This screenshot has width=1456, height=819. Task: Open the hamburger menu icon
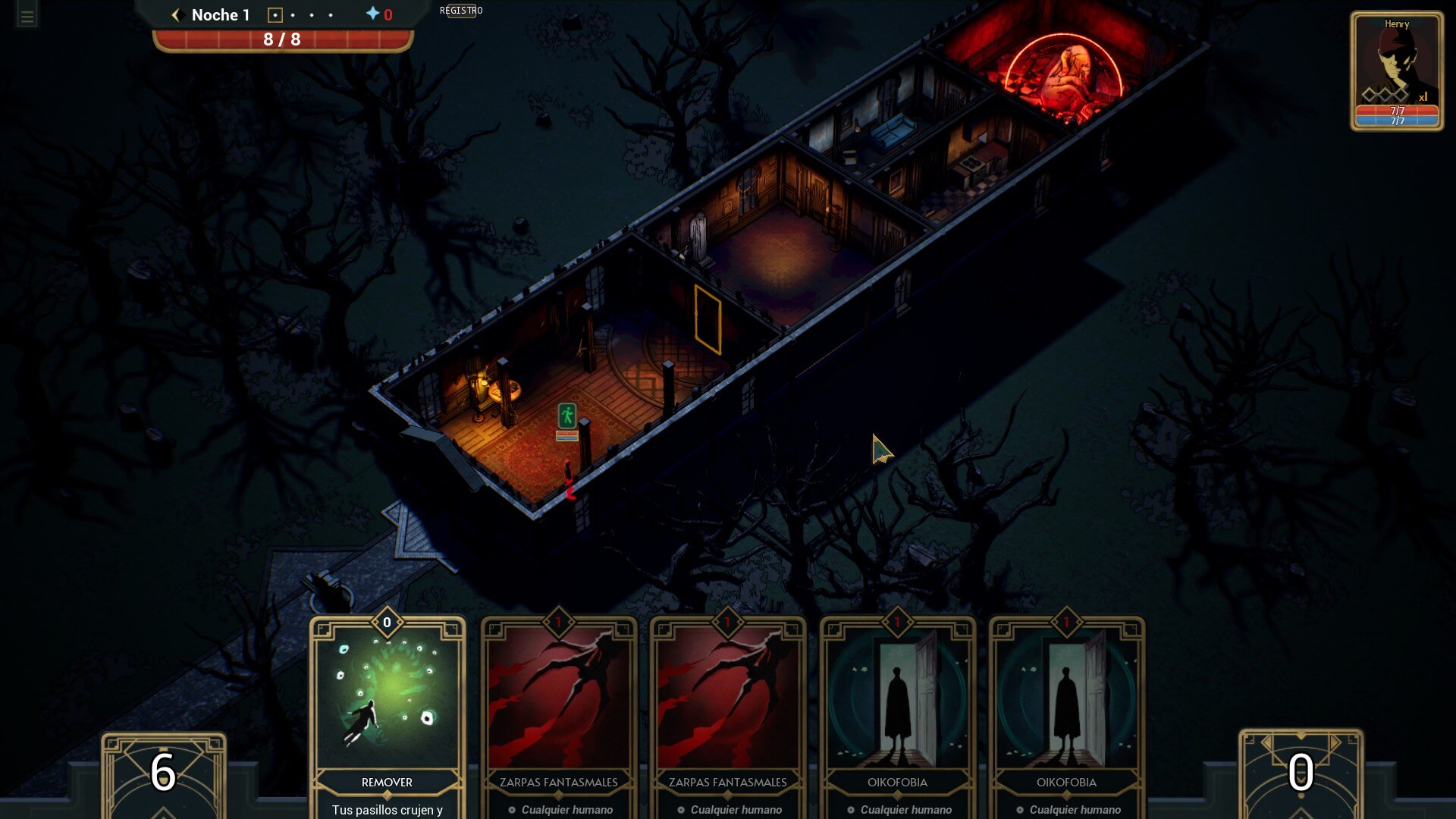coord(27,17)
